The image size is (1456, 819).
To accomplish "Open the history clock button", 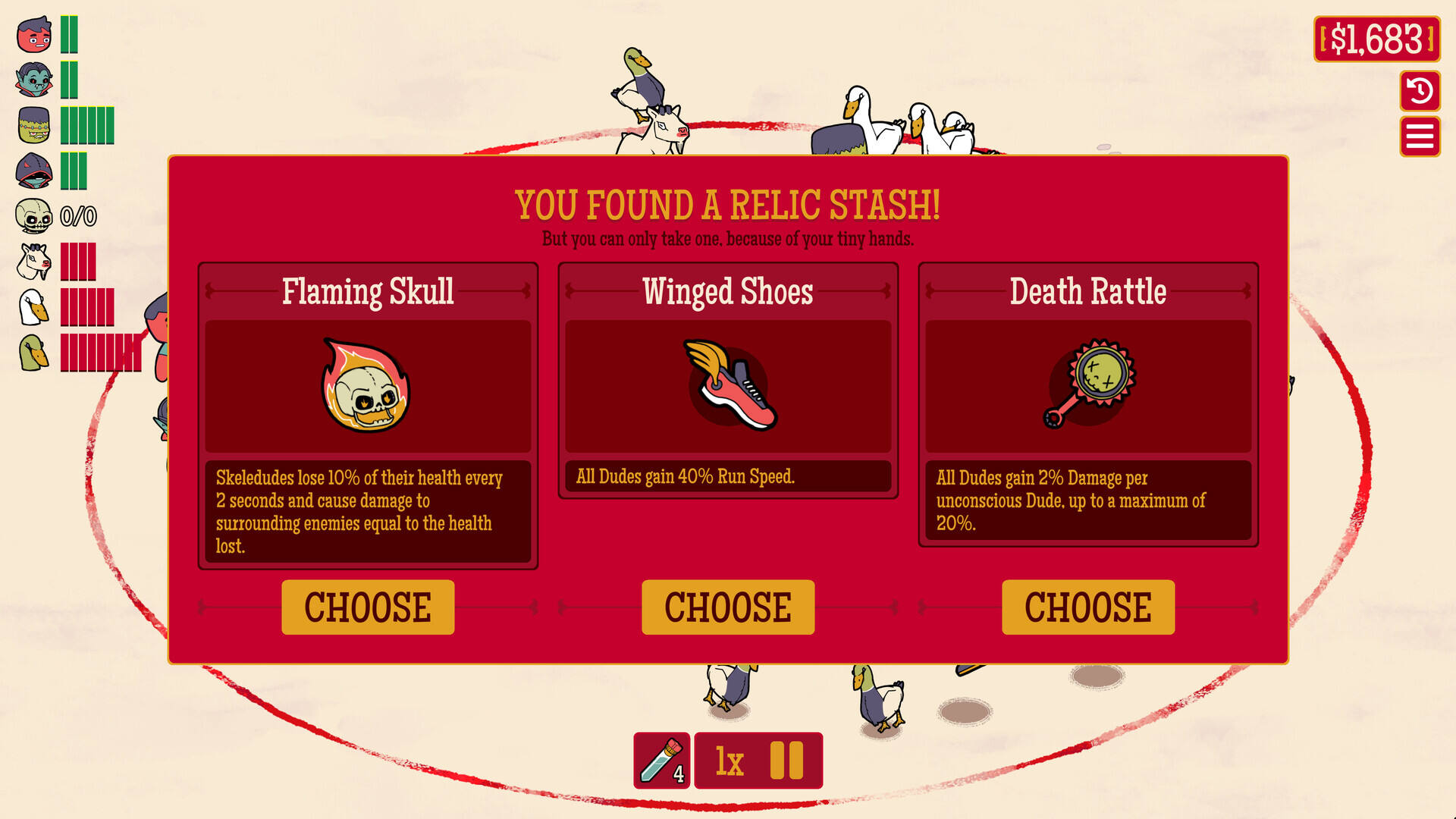I will [1420, 91].
